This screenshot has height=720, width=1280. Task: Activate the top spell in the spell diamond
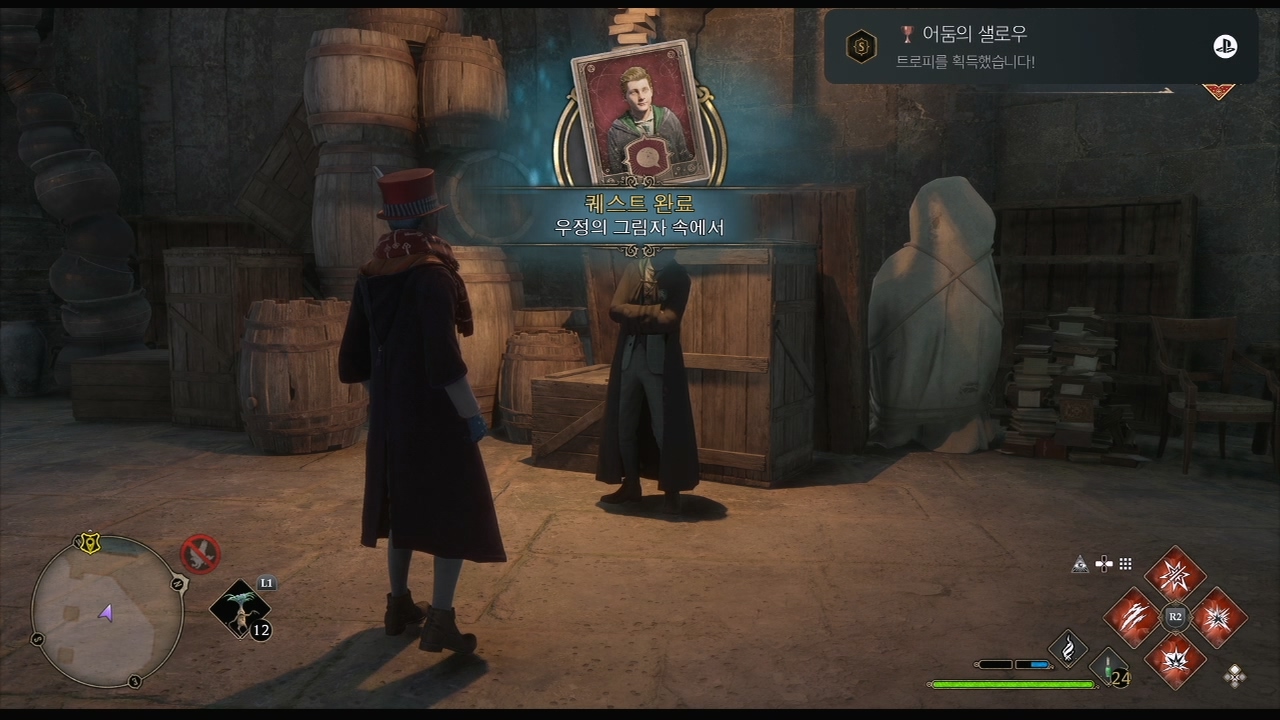tap(1175, 576)
